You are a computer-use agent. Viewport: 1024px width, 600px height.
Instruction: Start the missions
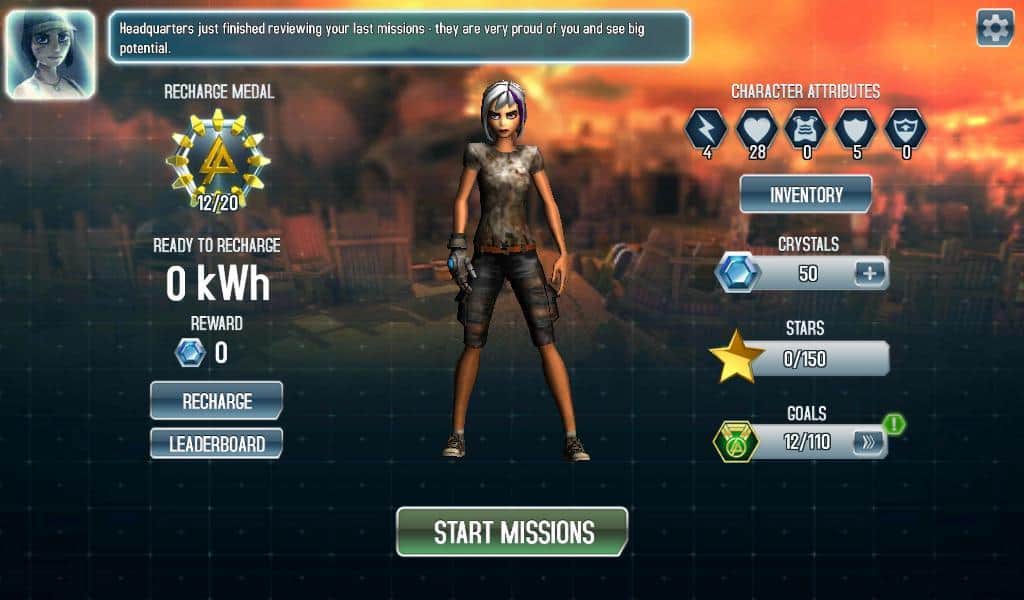click(512, 531)
